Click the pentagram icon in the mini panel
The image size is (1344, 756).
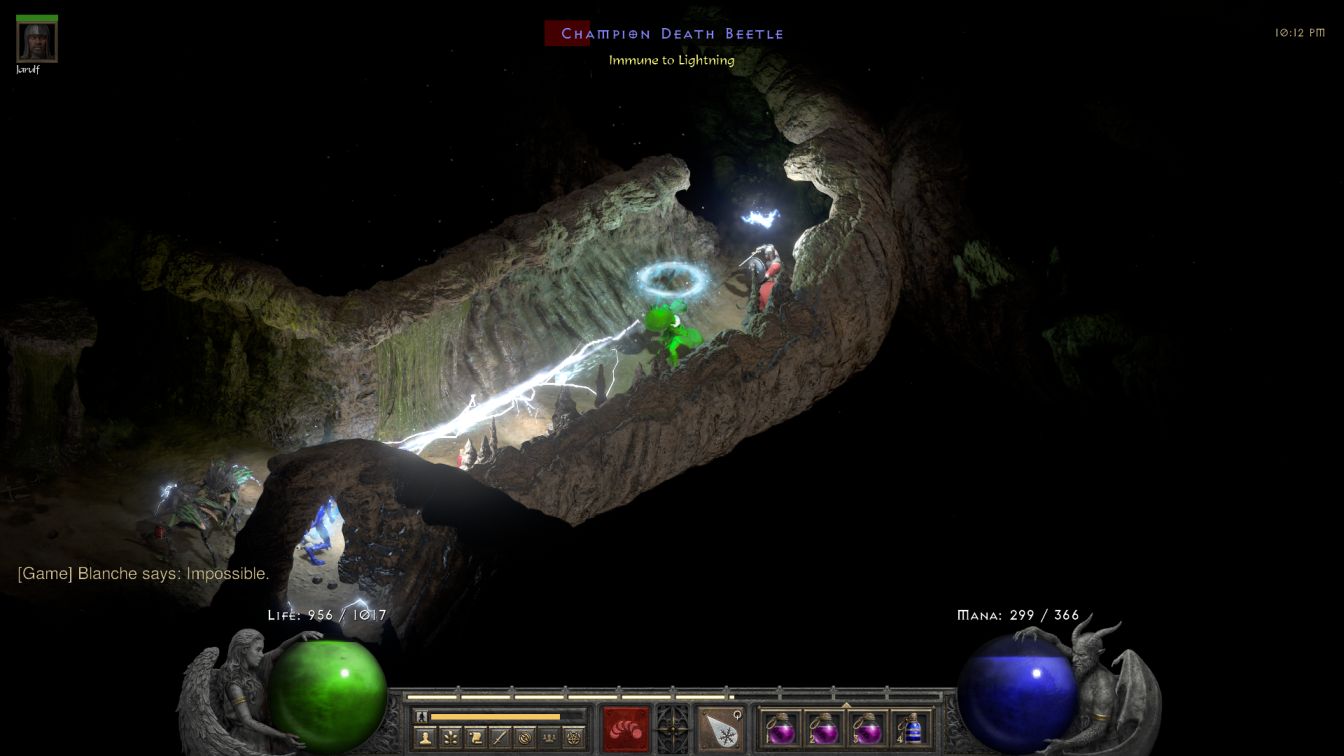coord(574,737)
